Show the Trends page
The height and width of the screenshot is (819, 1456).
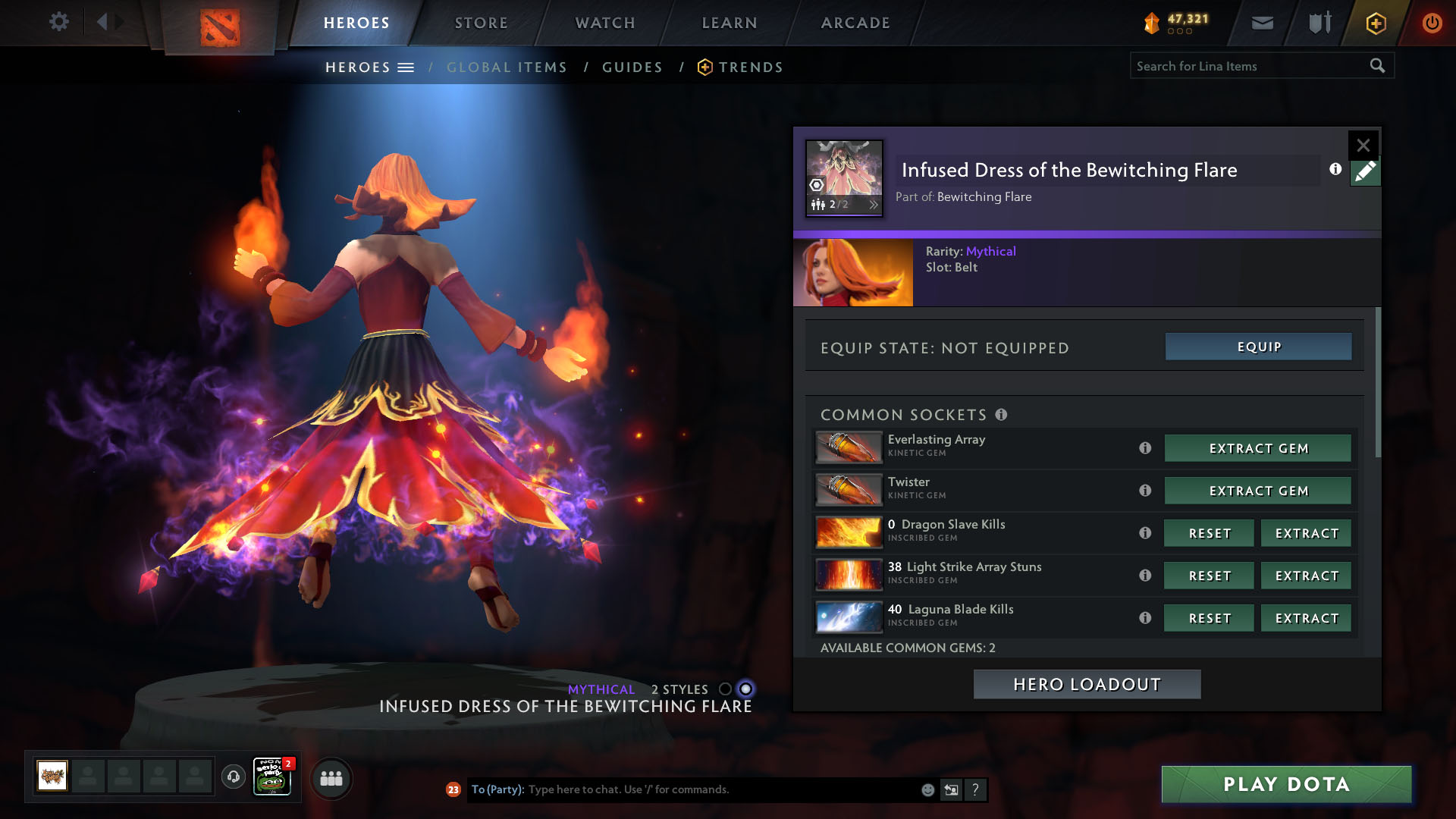[750, 67]
